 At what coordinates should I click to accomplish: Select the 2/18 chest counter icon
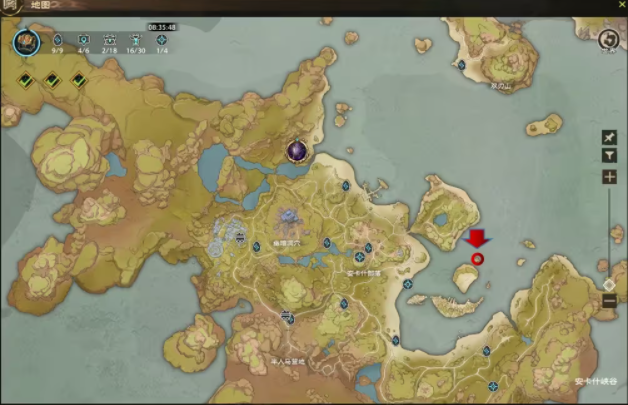(x=109, y=40)
